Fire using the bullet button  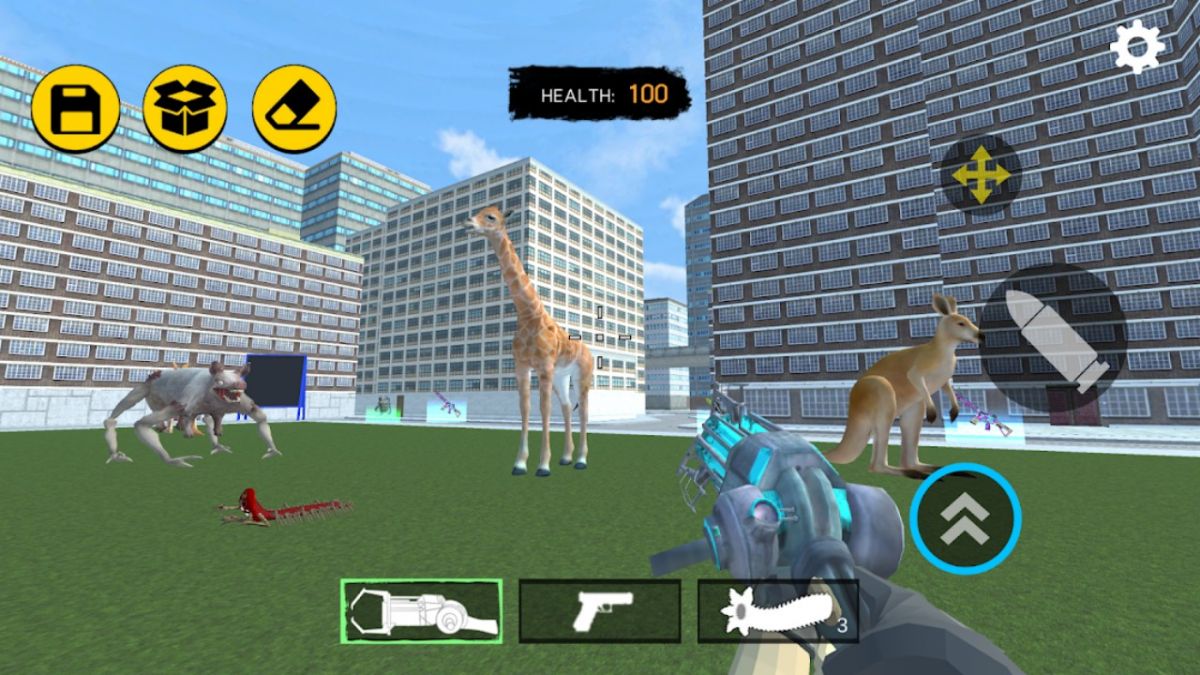pos(1054,338)
